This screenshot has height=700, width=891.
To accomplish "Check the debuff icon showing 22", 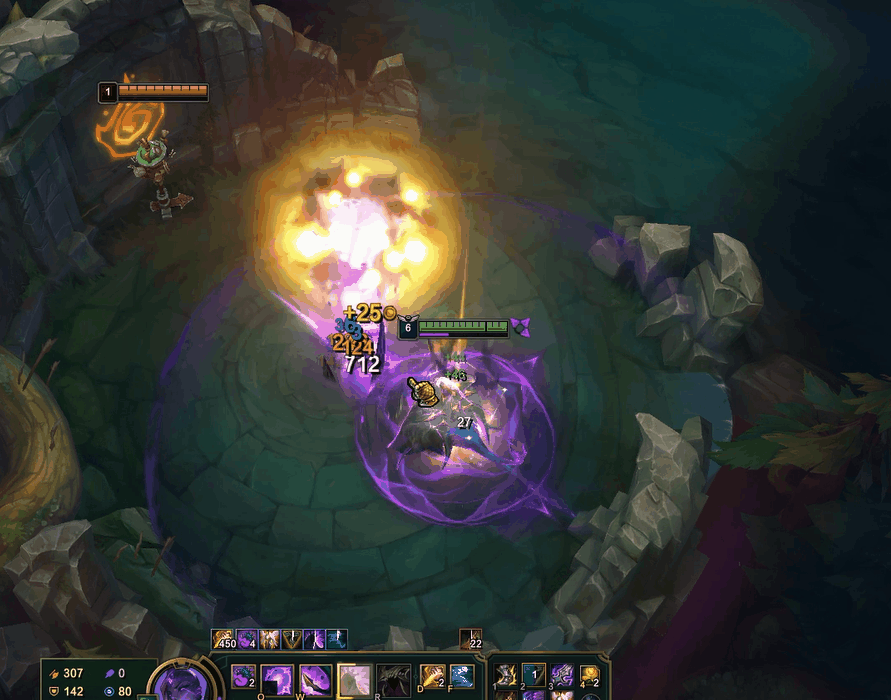I will [x=471, y=639].
